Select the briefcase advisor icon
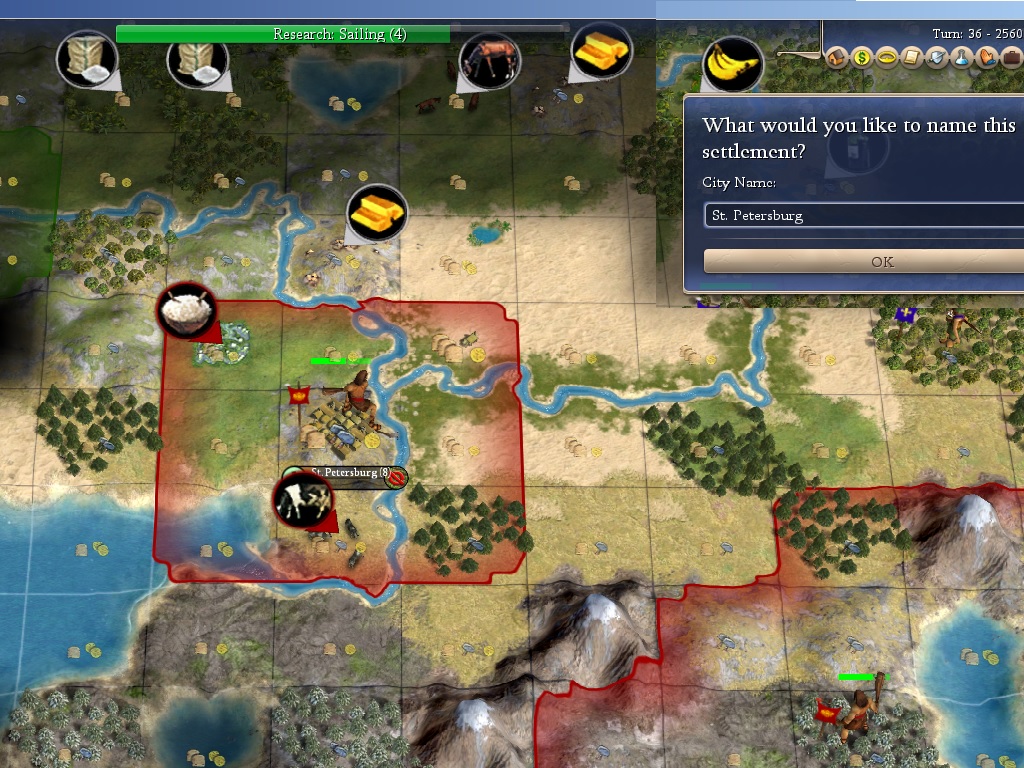Image resolution: width=1024 pixels, height=768 pixels. click(x=1009, y=58)
